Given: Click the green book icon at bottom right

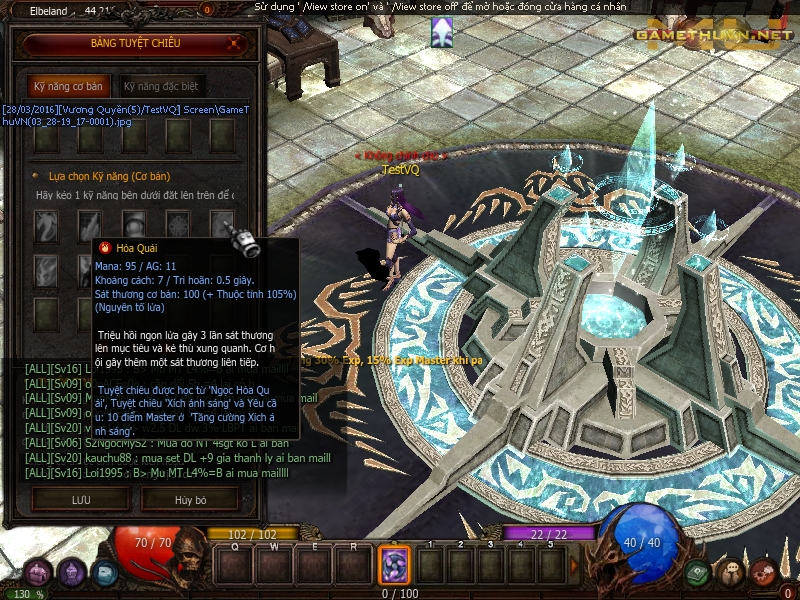Looking at the screenshot, I should point(697,572).
